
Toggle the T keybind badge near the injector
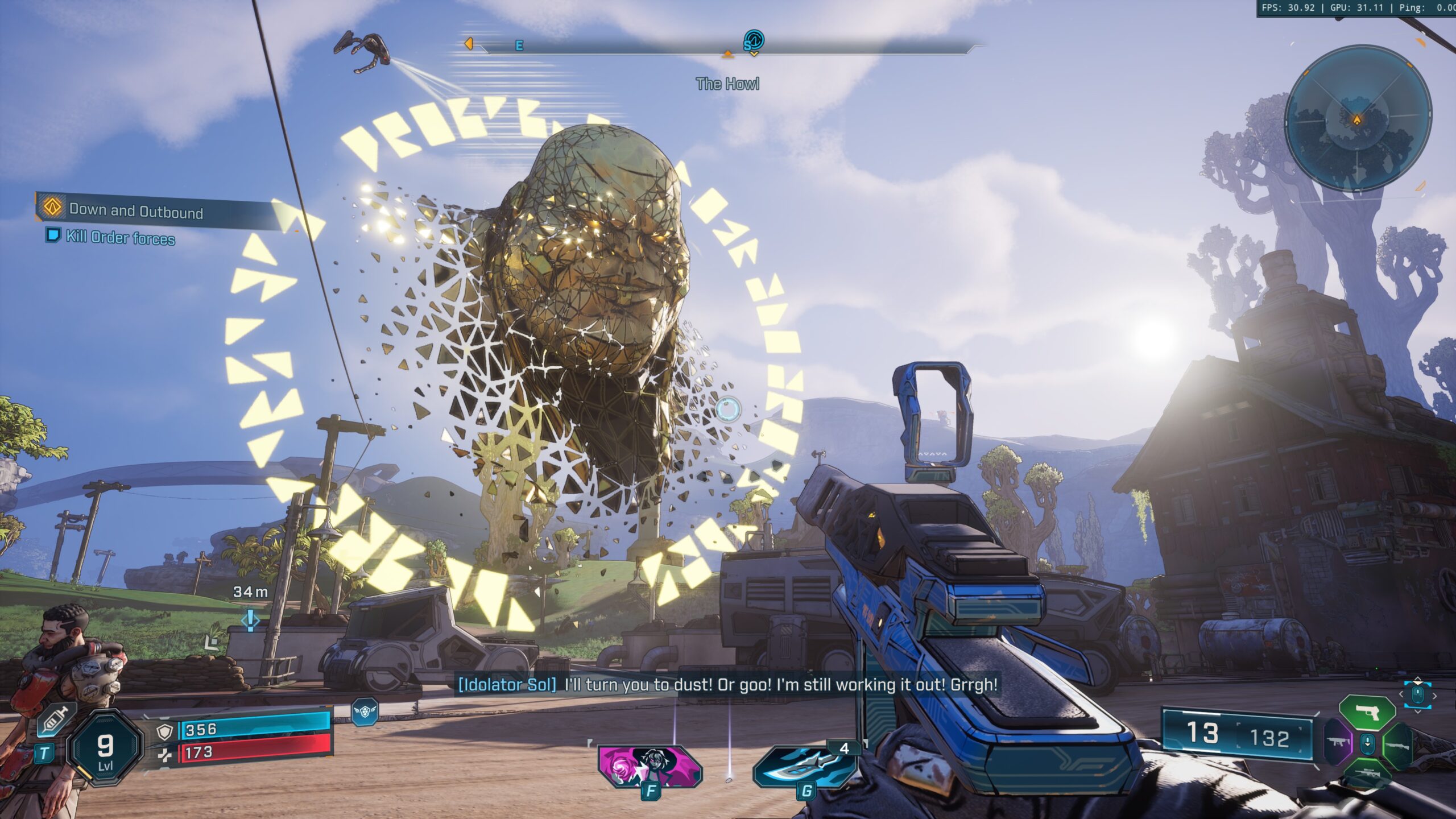(44, 754)
